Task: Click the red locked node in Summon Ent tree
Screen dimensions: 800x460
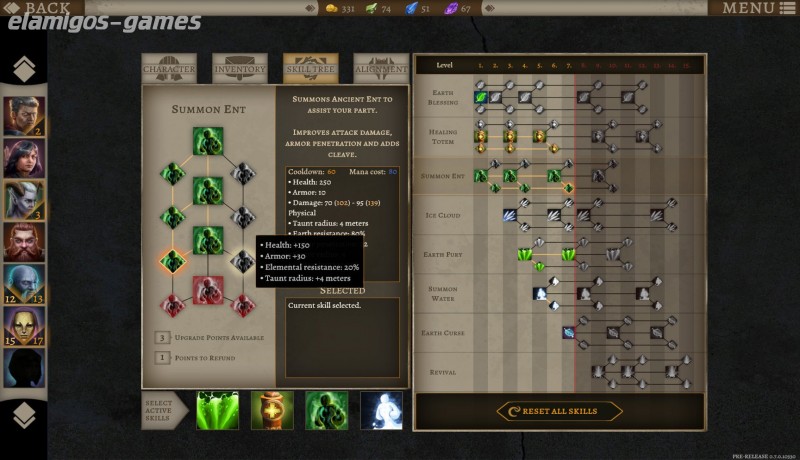Action: (208, 290)
